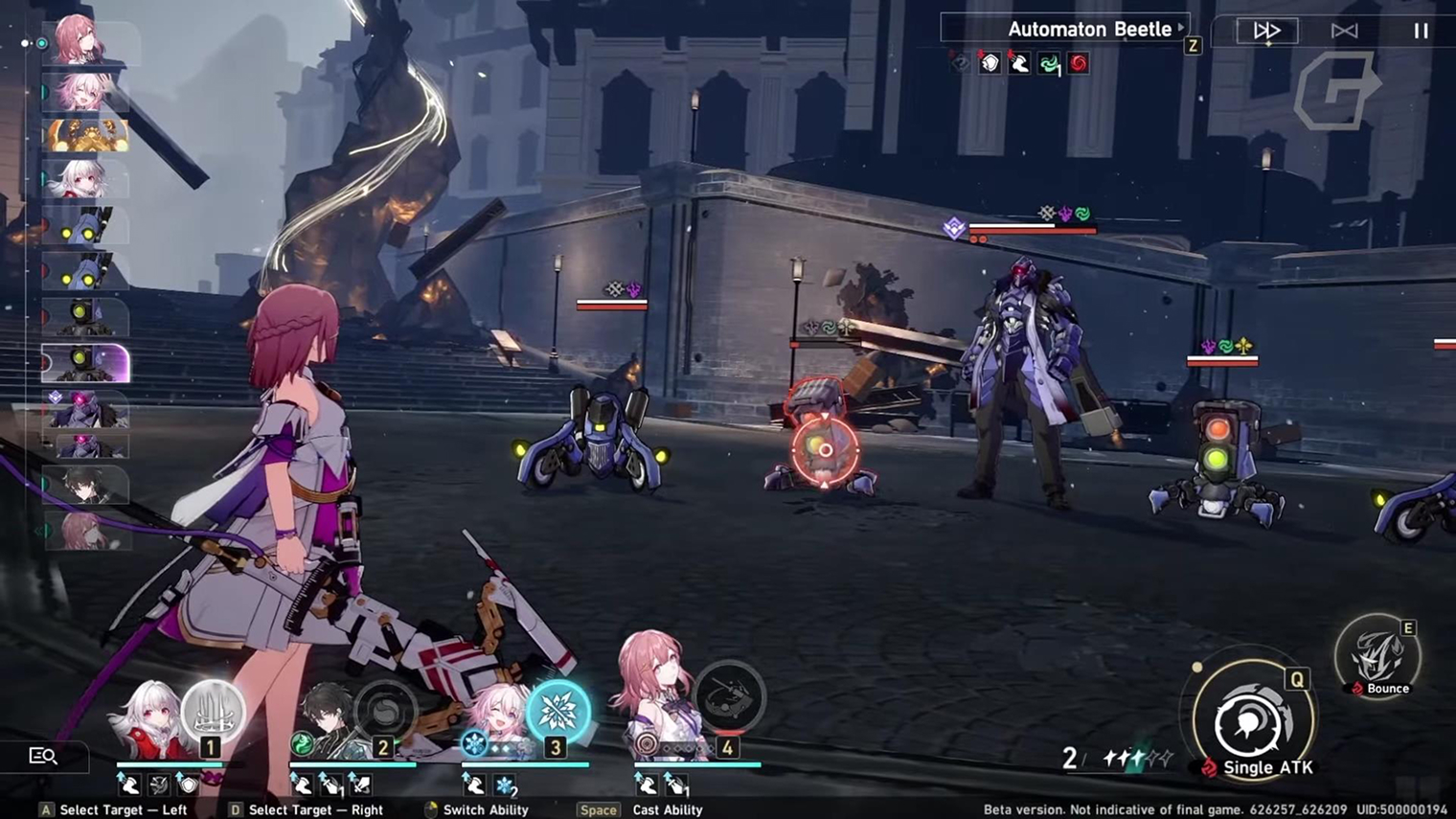Select the highlighted purple turn-order portrait
Image resolution: width=1456 pixels, height=819 pixels.
coord(86,363)
